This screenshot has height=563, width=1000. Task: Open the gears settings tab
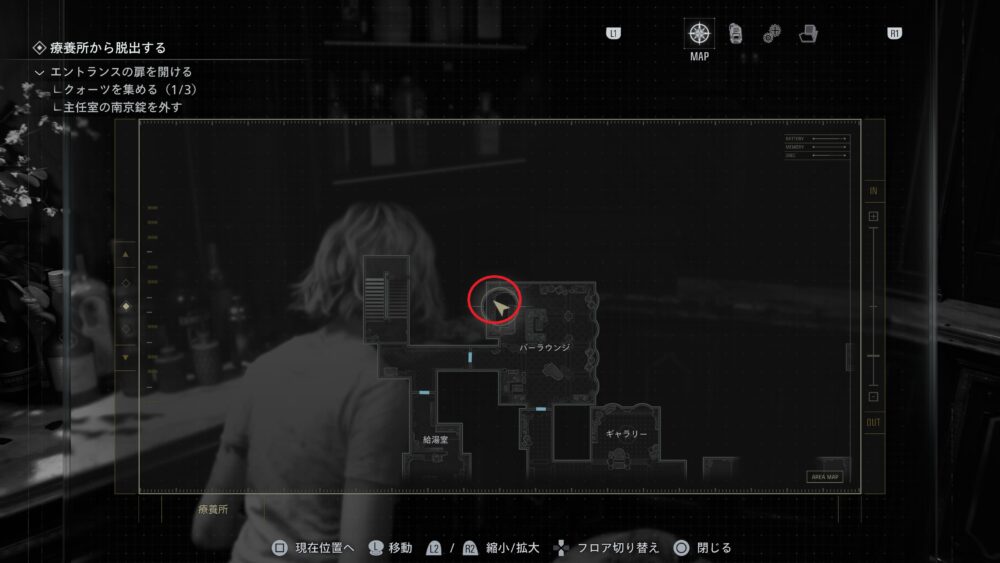click(771, 34)
